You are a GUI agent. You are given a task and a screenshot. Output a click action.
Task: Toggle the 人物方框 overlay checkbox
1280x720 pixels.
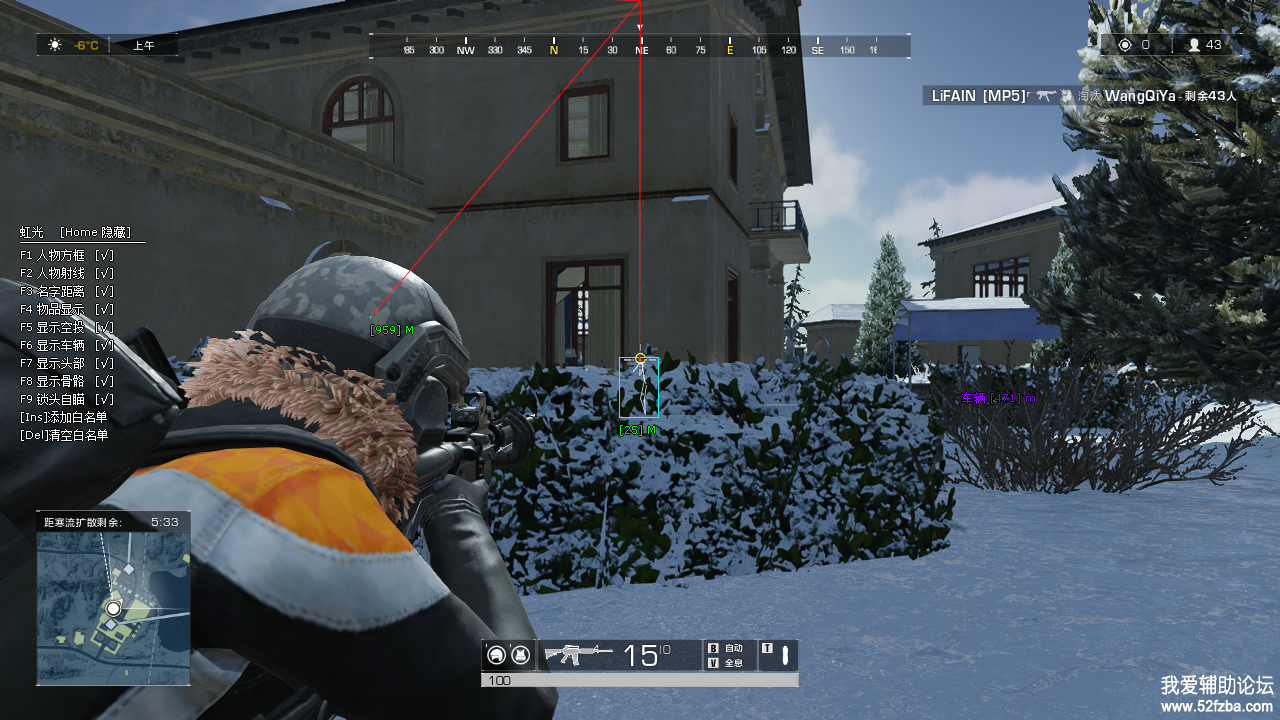pos(104,255)
